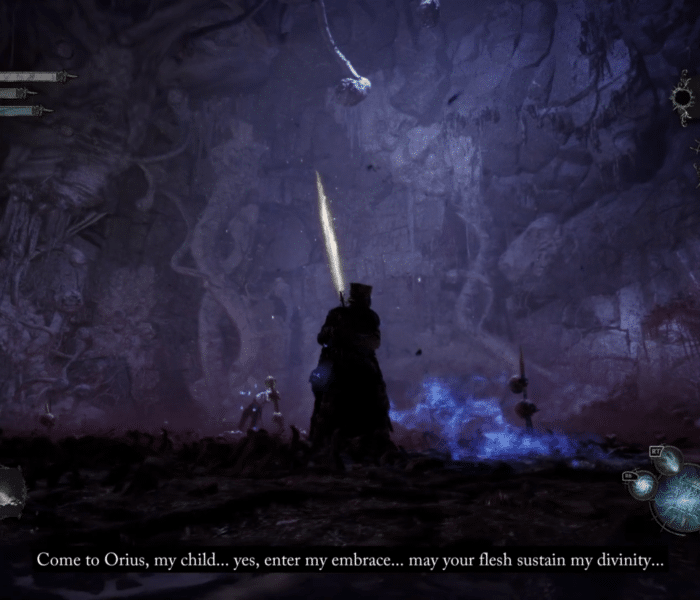Image resolution: width=700 pixels, height=600 pixels.
Task: Select the upper small spell orb slot
Action: (x=668, y=460)
